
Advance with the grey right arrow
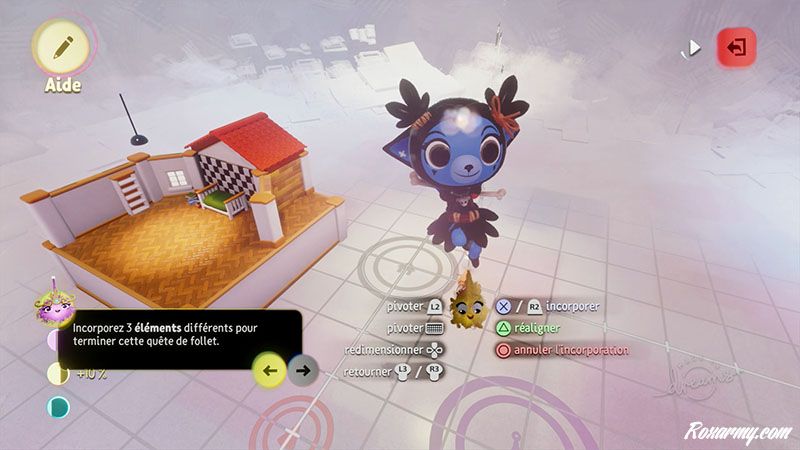pyautogui.click(x=303, y=370)
